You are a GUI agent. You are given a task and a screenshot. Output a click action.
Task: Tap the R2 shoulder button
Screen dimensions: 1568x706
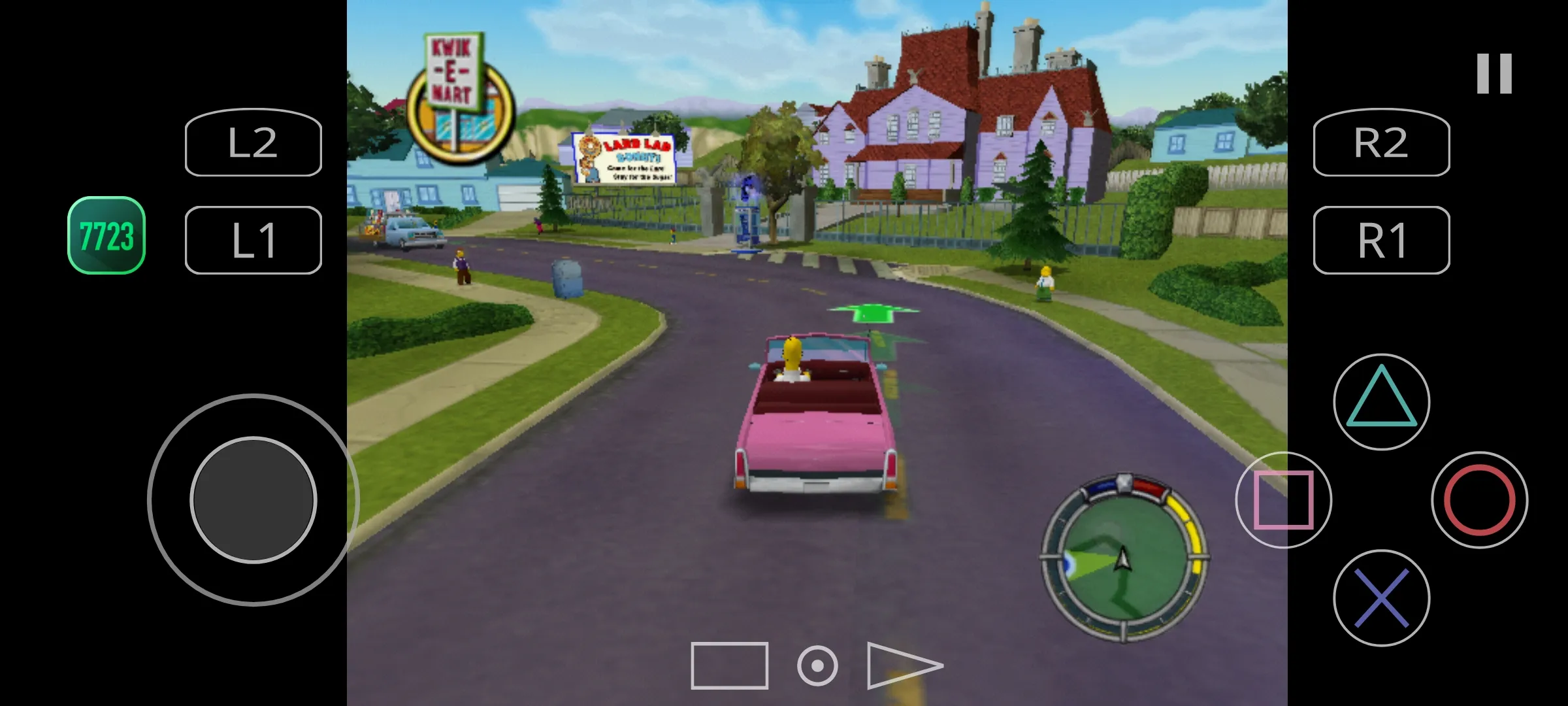pyautogui.click(x=1381, y=143)
